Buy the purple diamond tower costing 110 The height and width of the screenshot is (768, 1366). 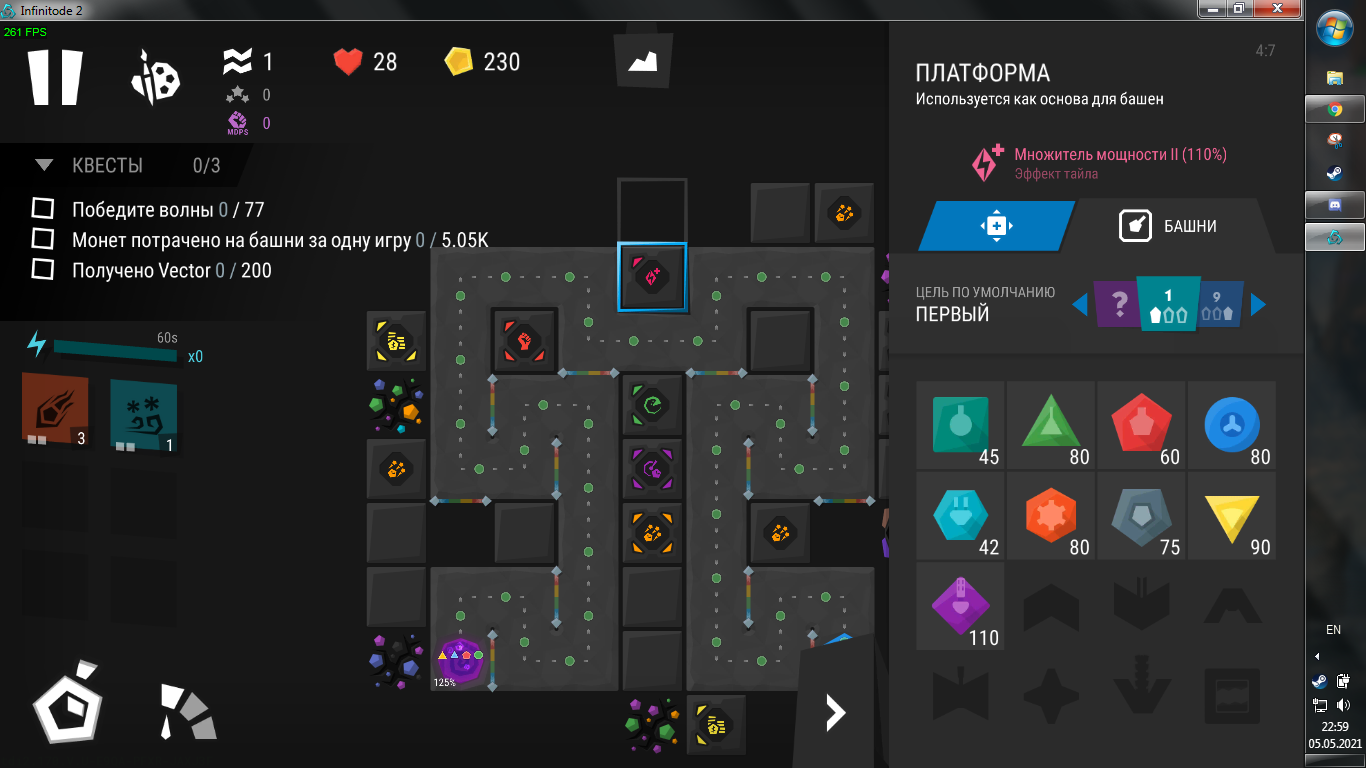(x=960, y=606)
